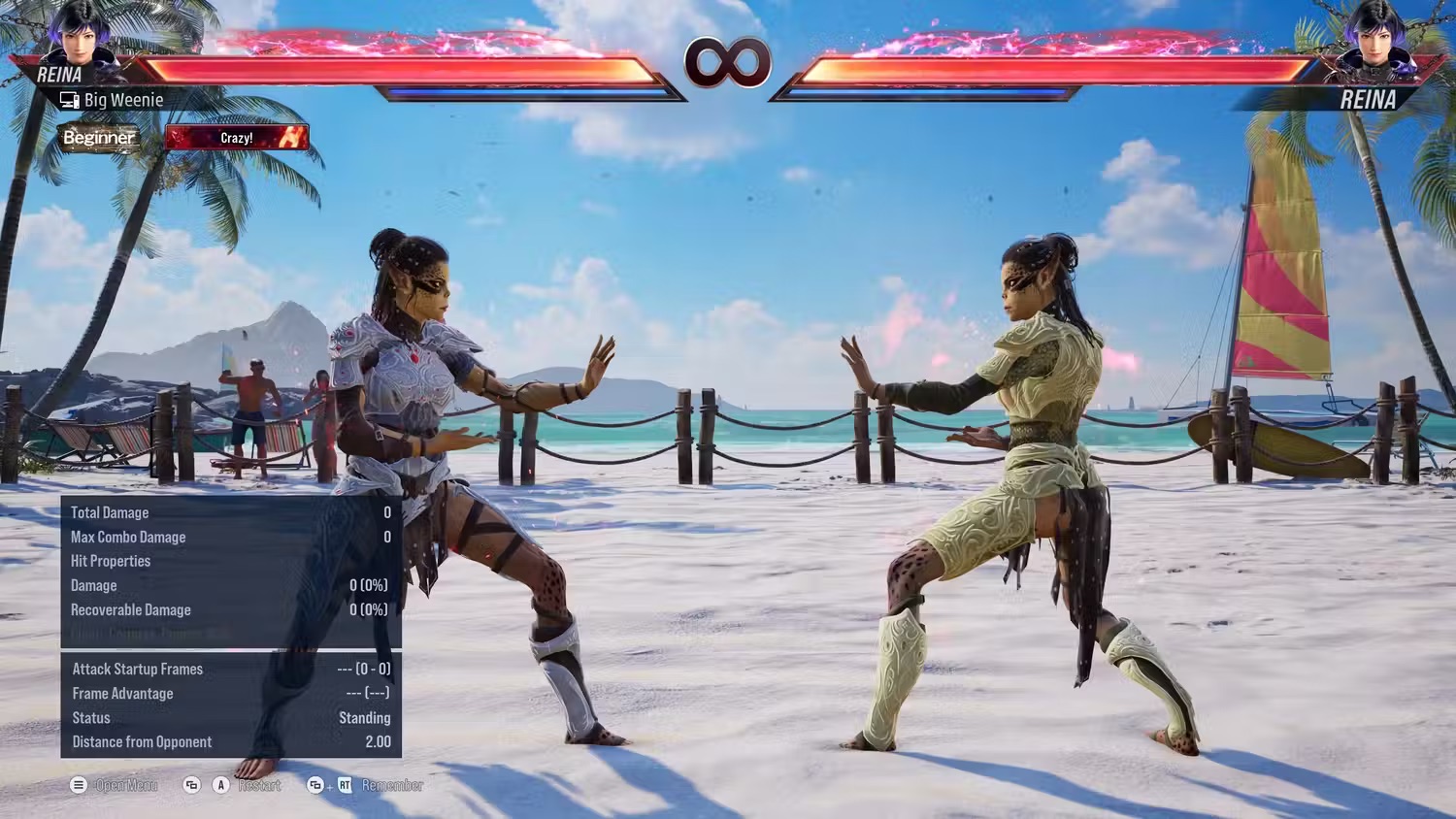Click the view button icon next to Restart
Viewport: 1456px width, 819px height.
(190, 785)
